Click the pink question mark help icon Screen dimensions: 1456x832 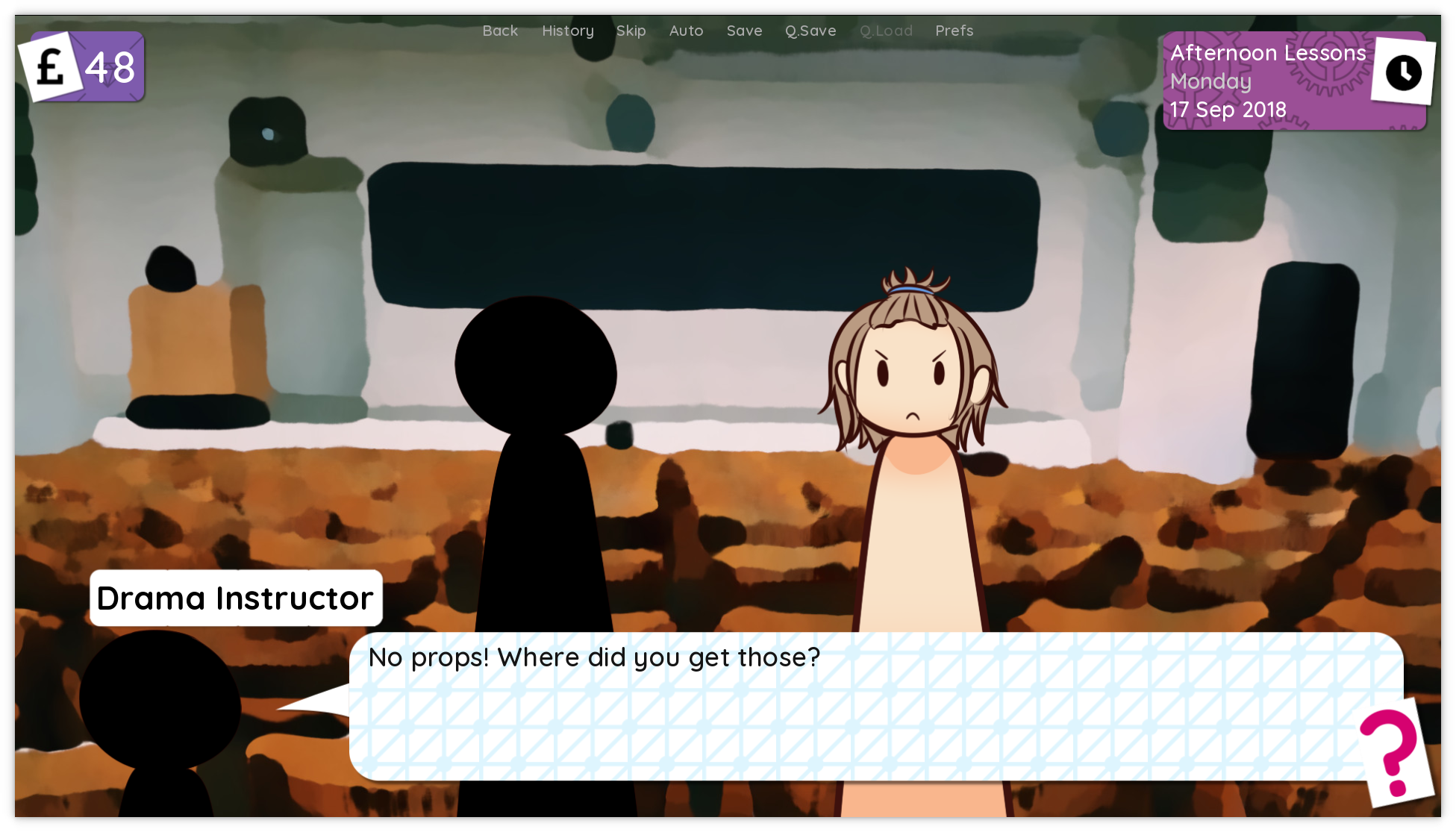point(1390,752)
